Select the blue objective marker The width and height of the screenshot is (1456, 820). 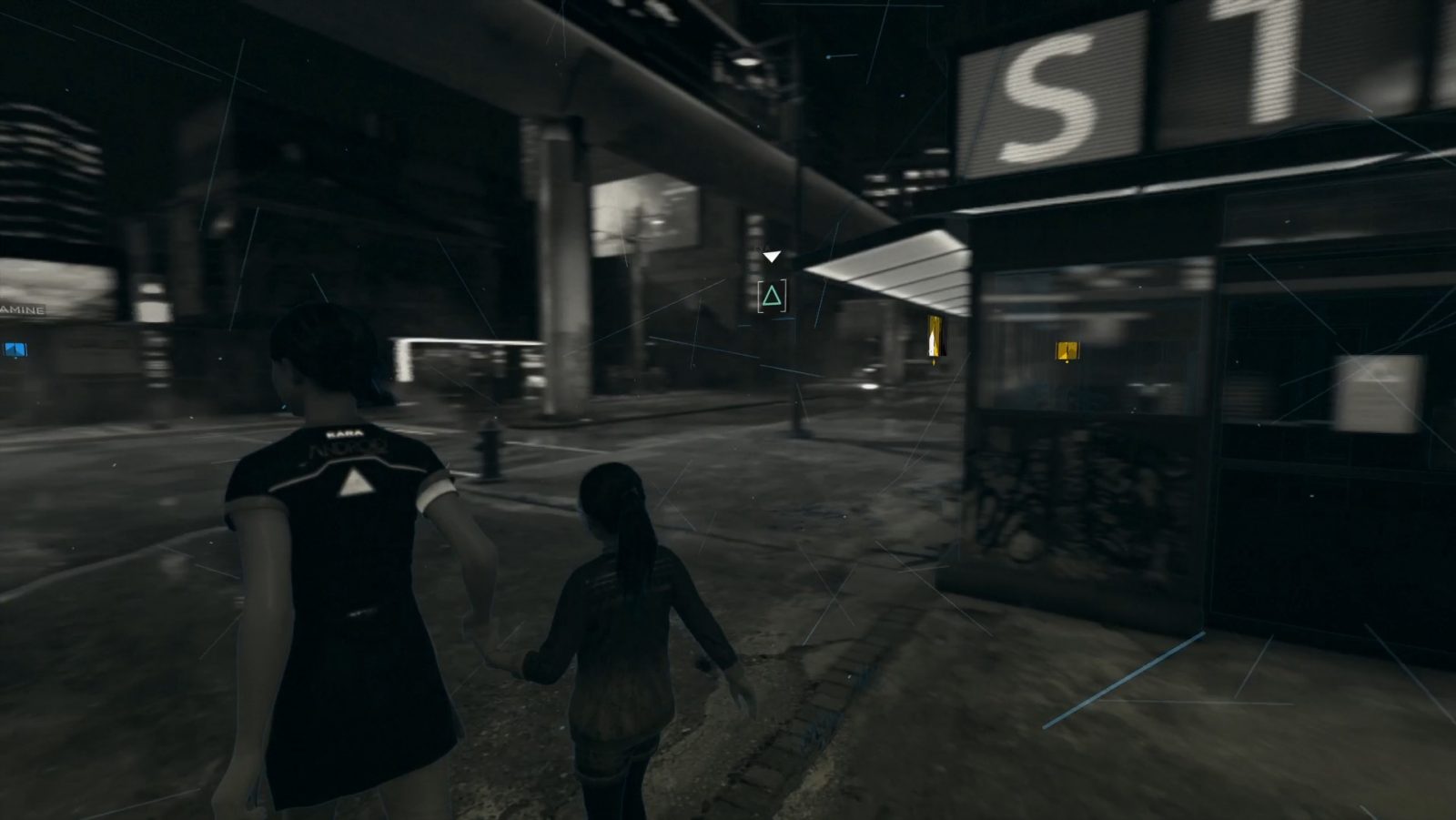tap(15, 349)
